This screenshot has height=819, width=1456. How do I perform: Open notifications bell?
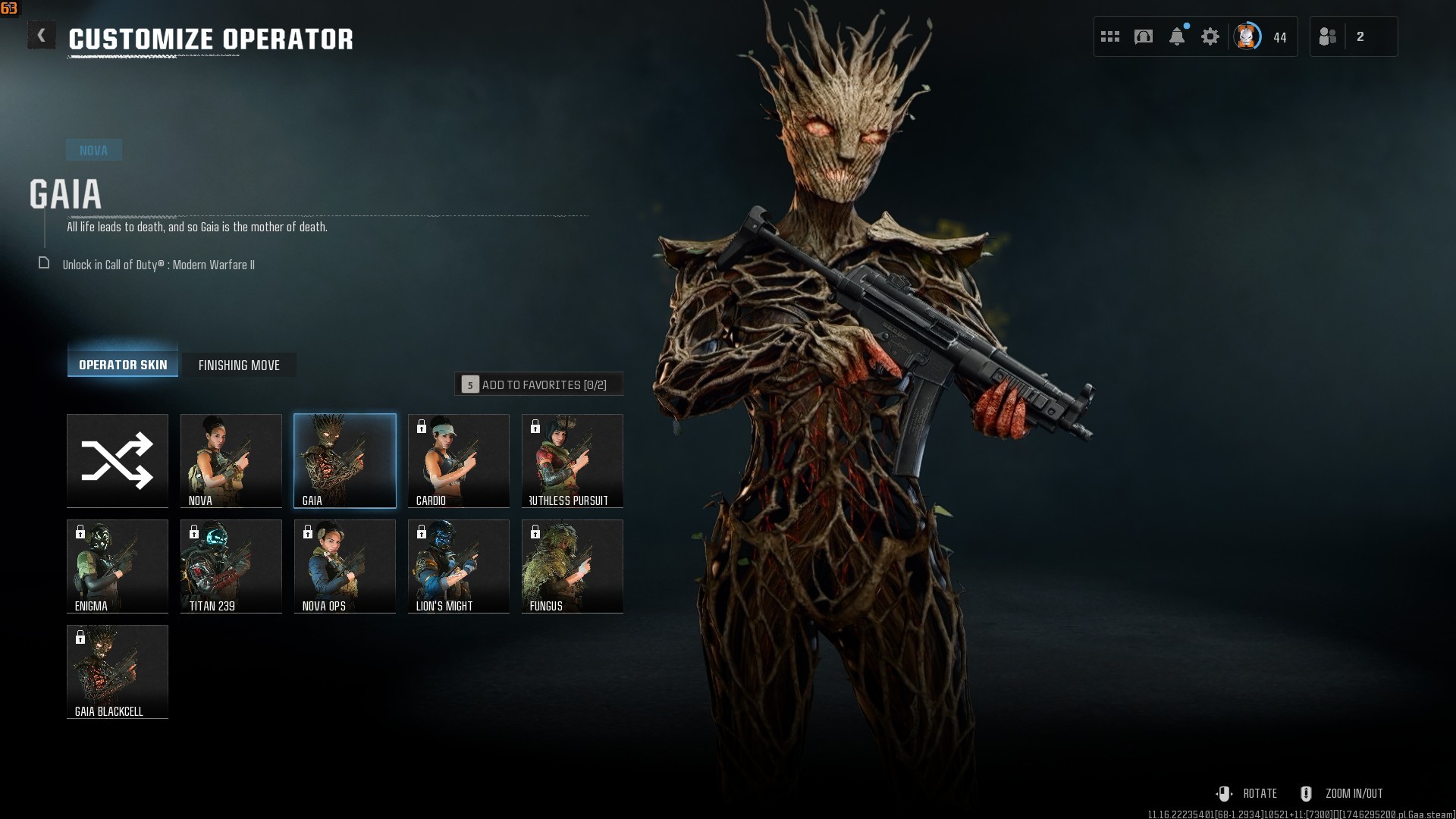click(x=1177, y=36)
